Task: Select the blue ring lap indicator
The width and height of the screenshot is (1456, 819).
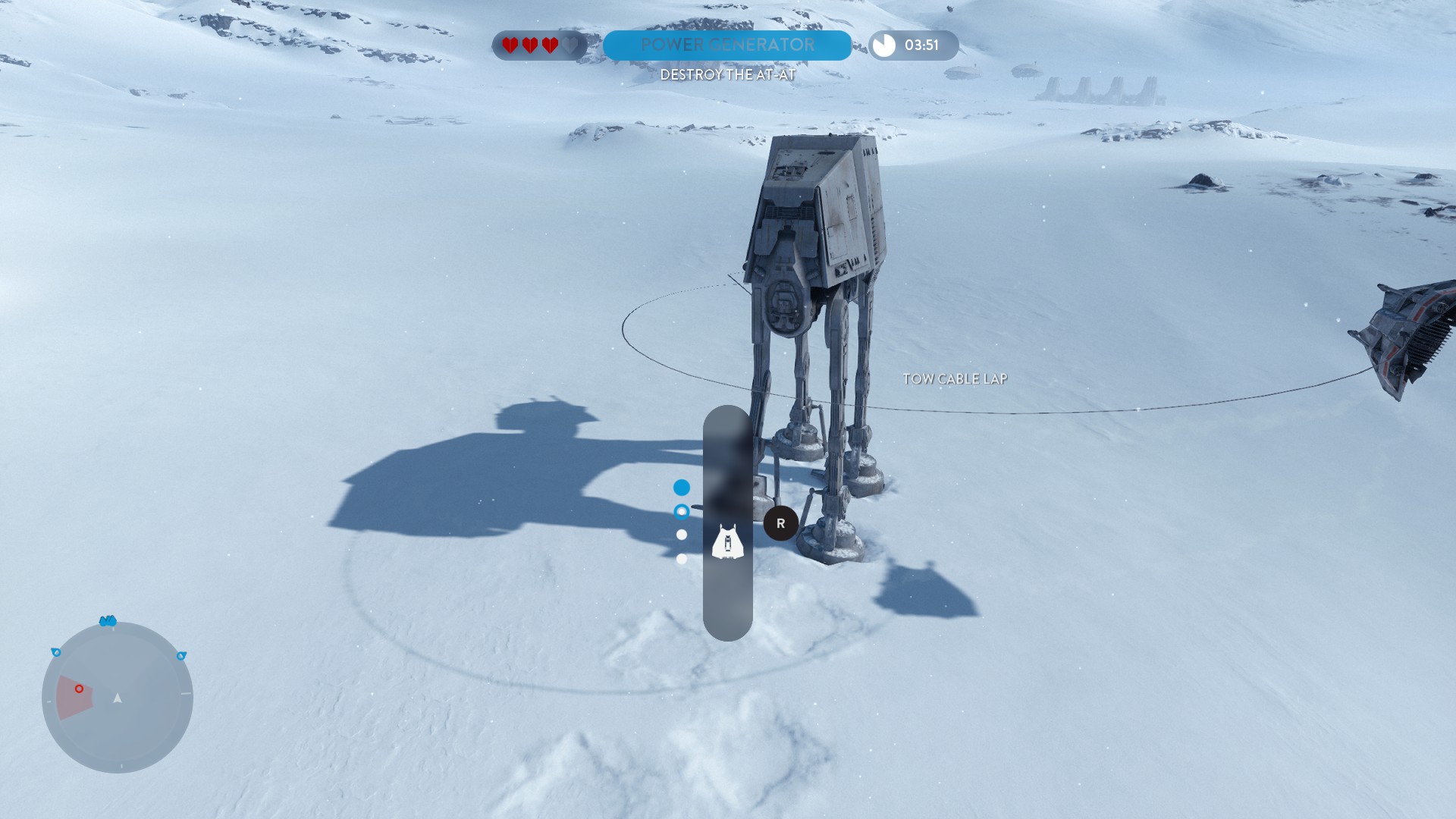Action: point(682,511)
